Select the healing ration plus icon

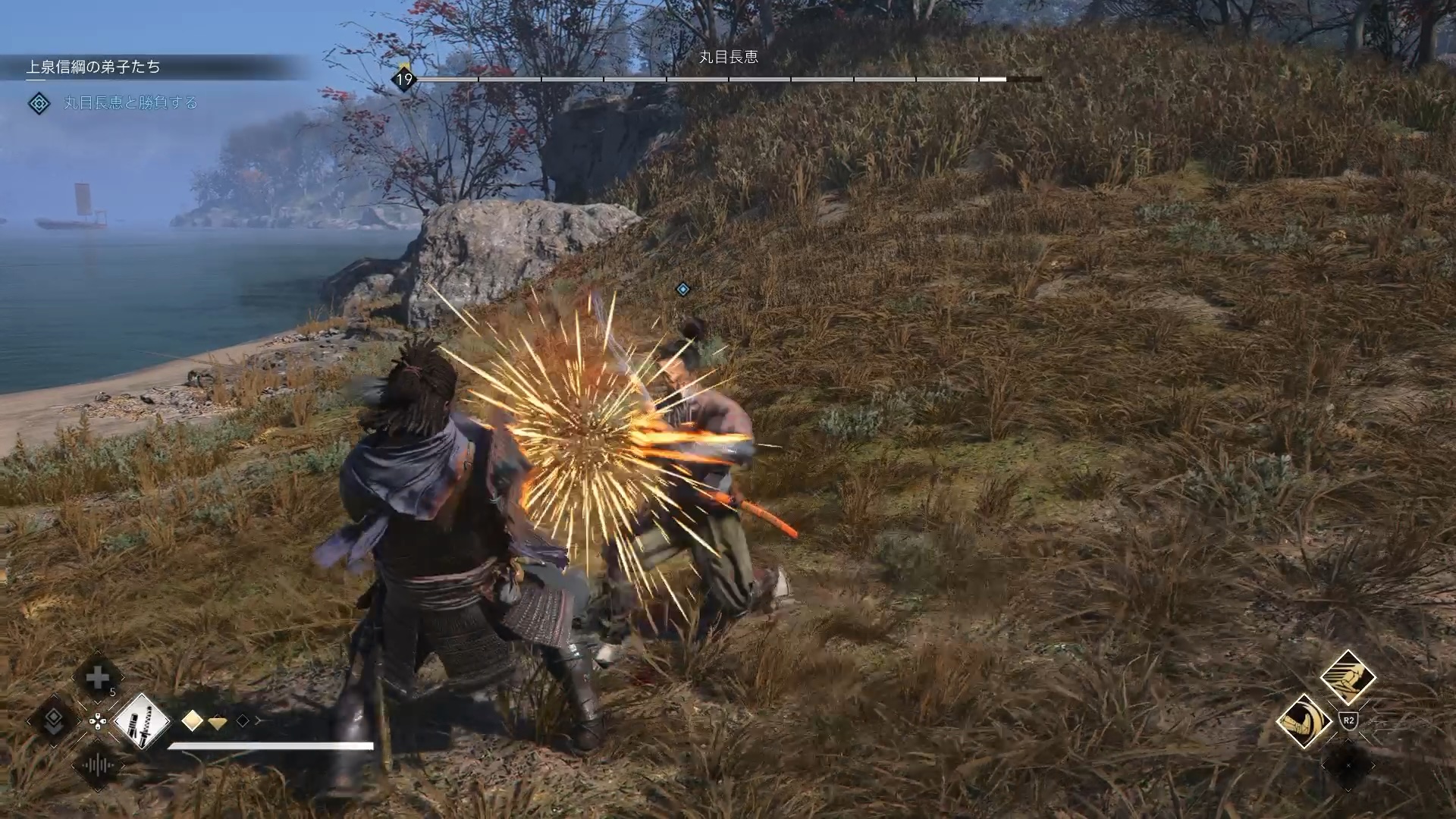tap(98, 678)
